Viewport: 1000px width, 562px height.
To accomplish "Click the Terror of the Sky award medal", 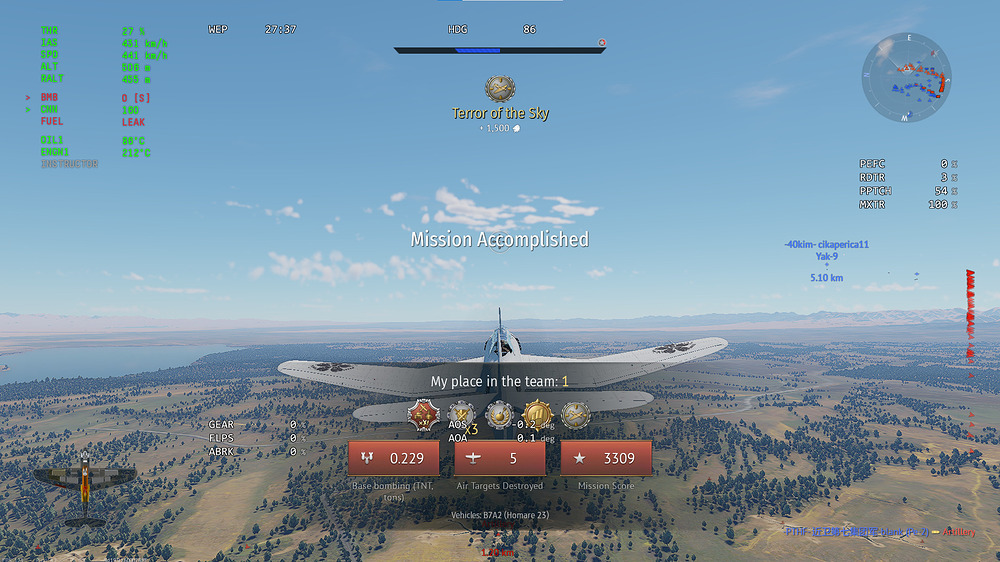I will (x=500, y=89).
